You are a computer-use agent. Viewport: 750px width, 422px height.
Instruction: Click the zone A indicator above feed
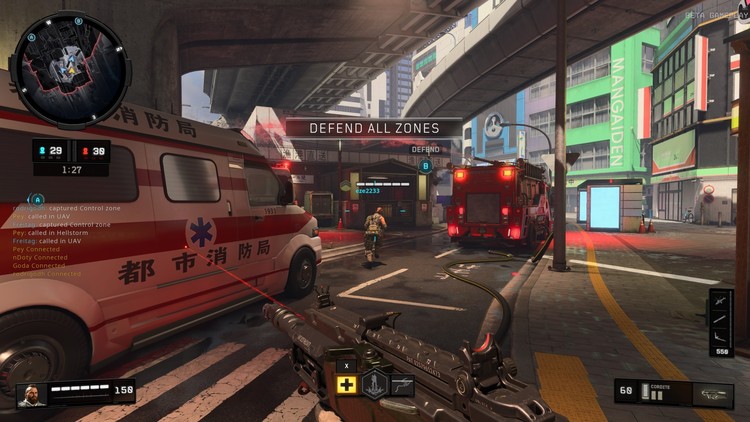(38, 199)
